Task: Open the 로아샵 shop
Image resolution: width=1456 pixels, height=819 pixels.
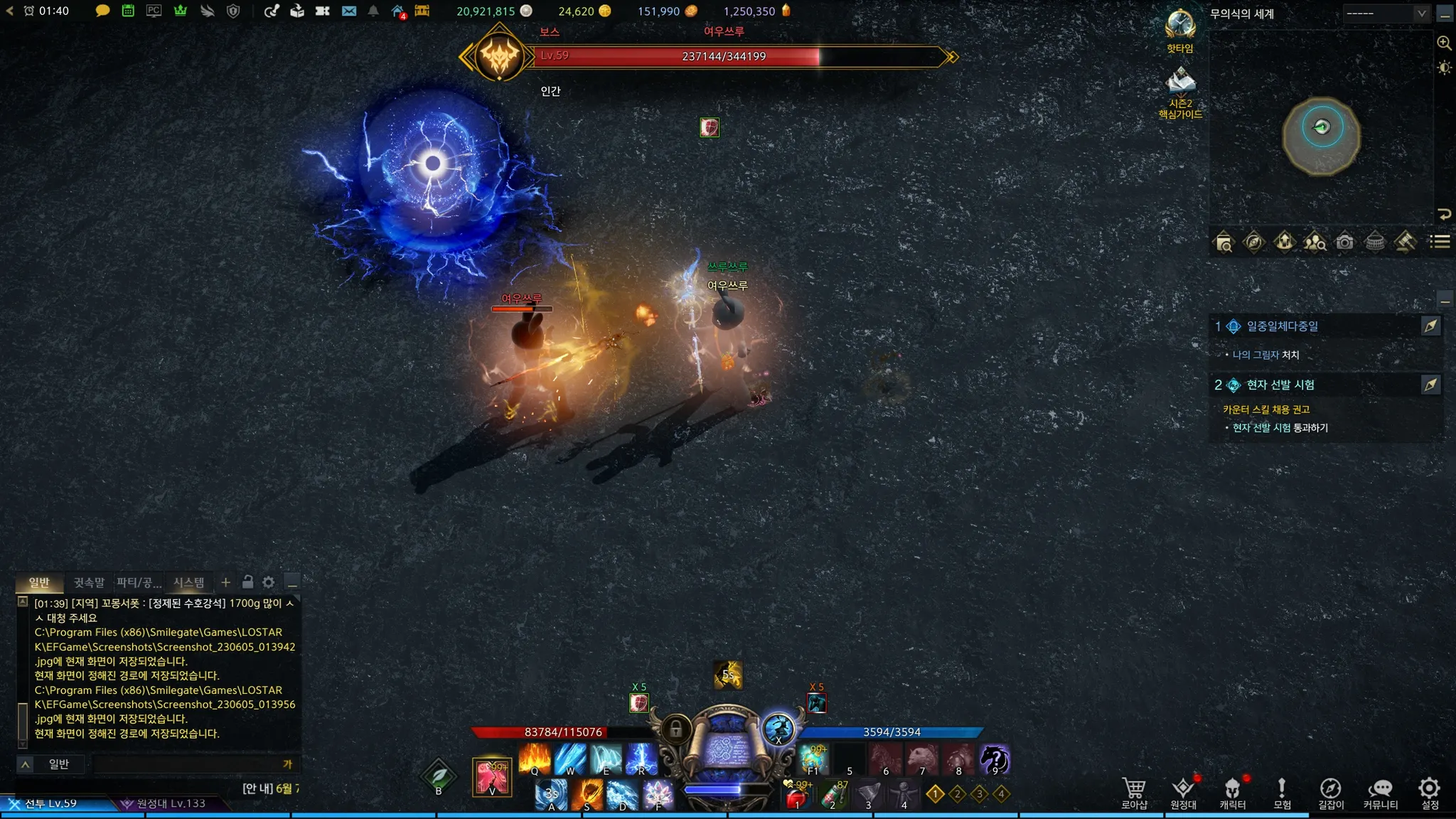Action: [x=1134, y=793]
